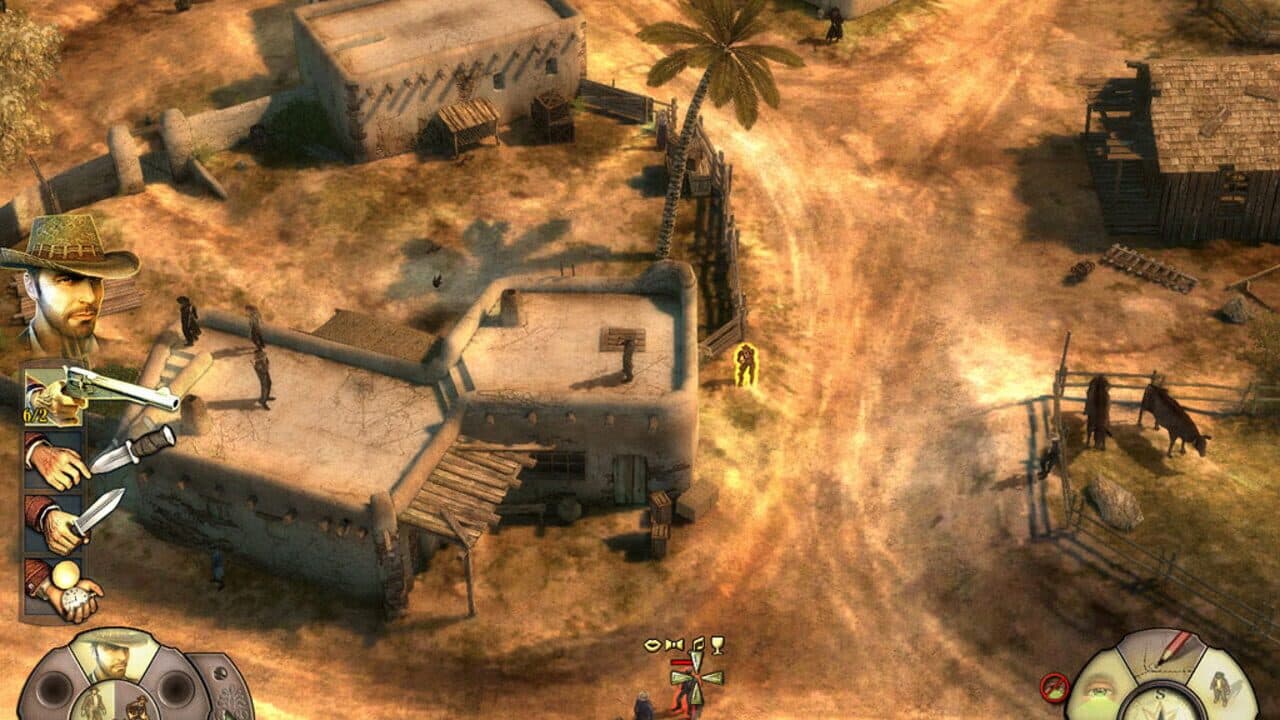Click the eye icon on the compass panel
Image resolution: width=1280 pixels, height=720 pixels.
point(1099,693)
